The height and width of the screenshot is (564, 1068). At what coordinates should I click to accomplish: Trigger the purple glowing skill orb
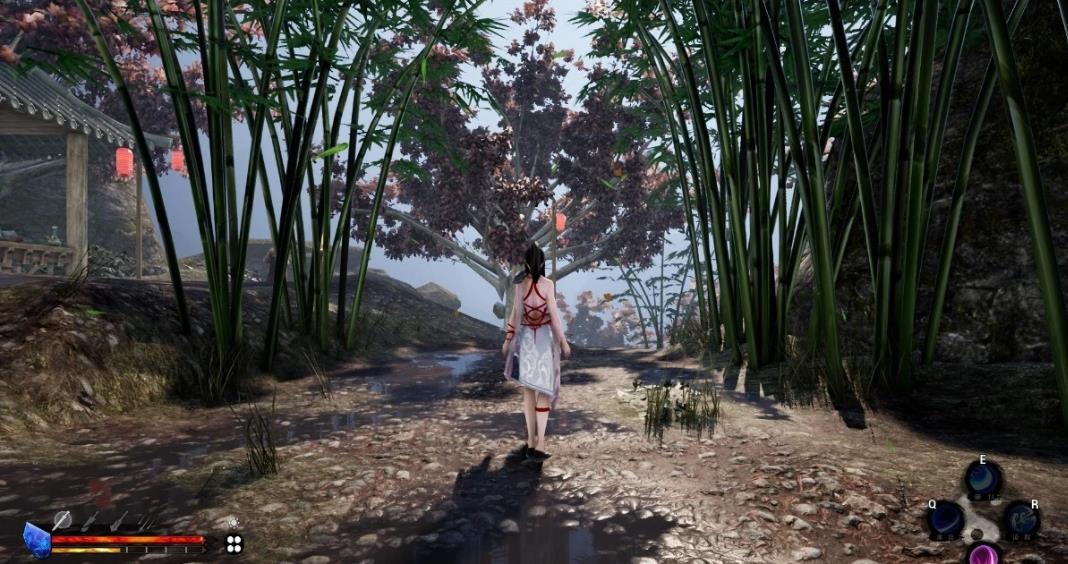[x=984, y=554]
